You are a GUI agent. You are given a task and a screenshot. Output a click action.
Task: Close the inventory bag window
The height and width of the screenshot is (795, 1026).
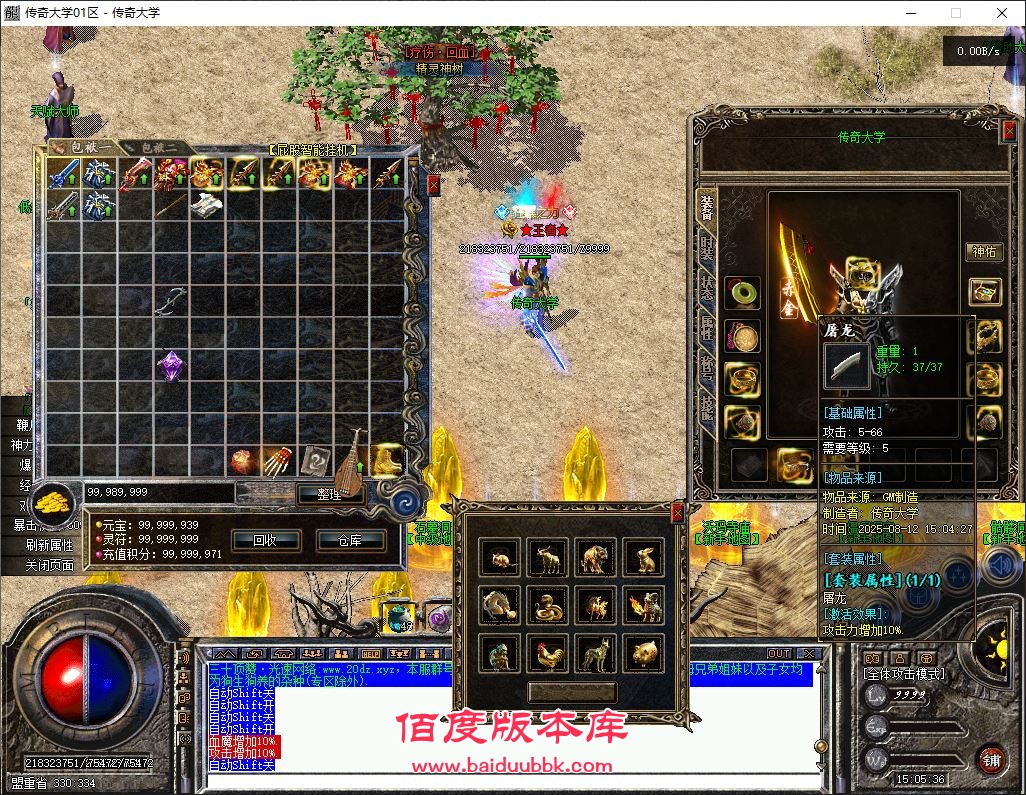pyautogui.click(x=433, y=185)
